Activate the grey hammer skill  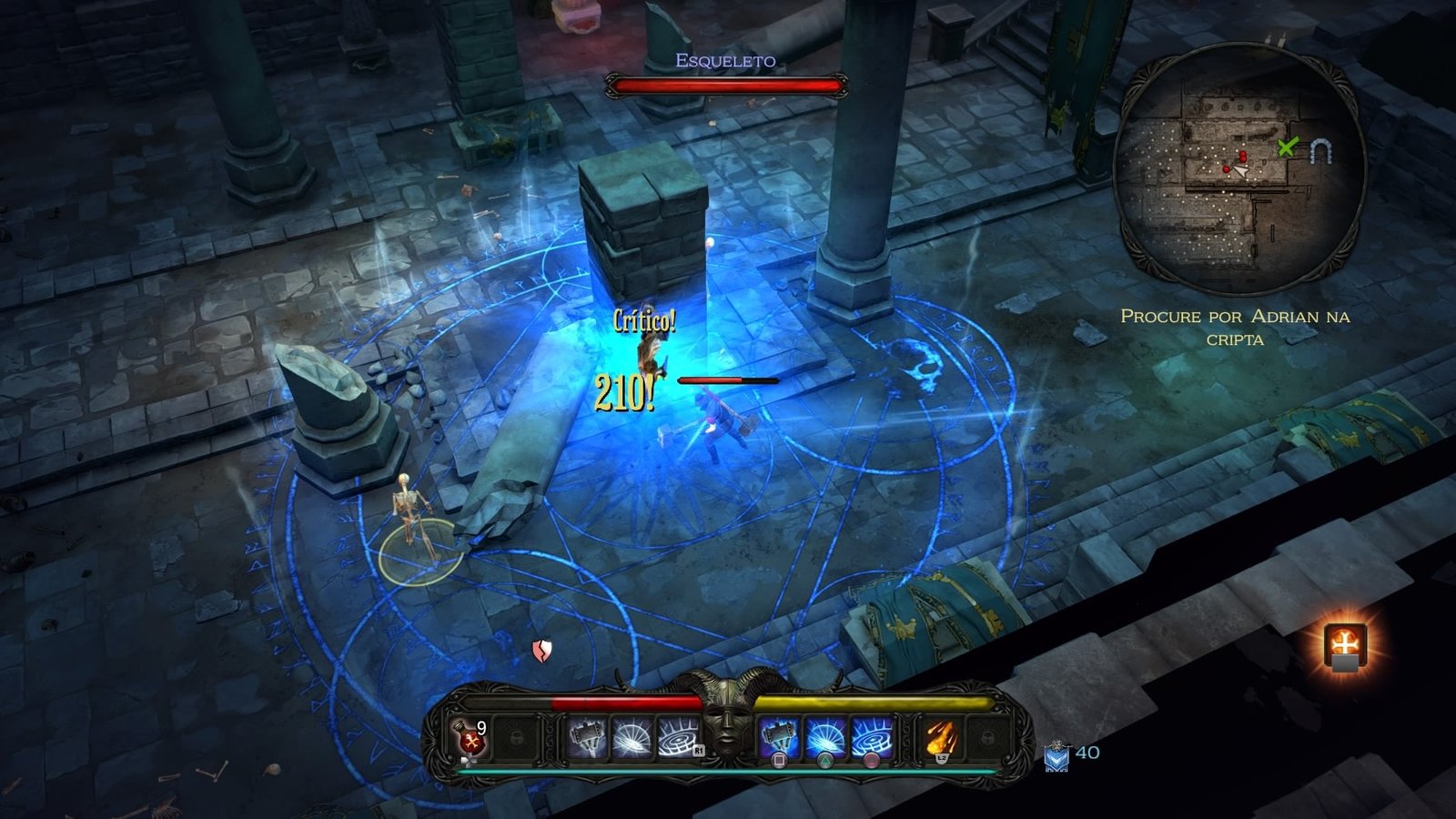pos(587,737)
